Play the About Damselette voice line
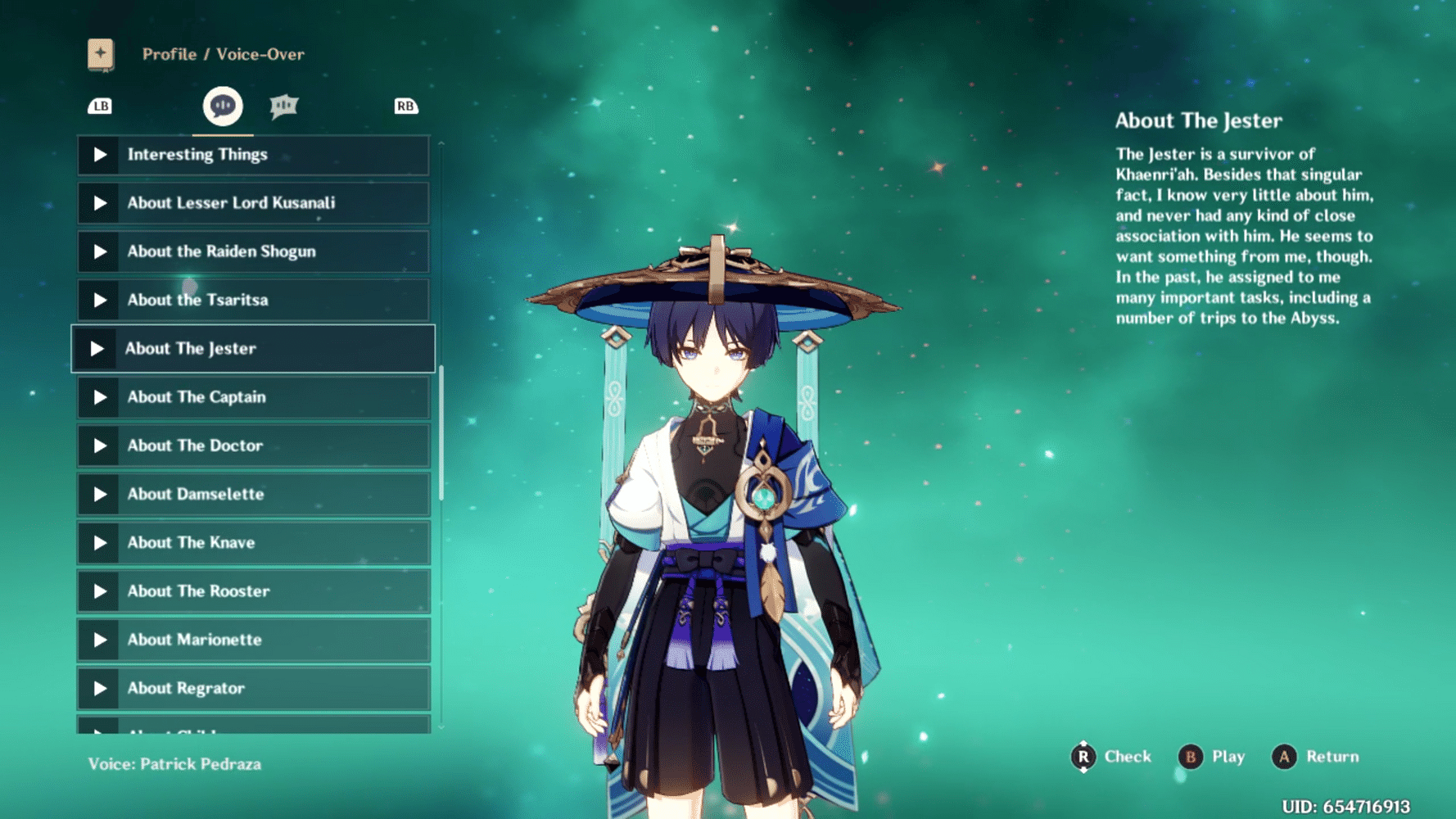Image resolution: width=1456 pixels, height=819 pixels. coord(102,494)
